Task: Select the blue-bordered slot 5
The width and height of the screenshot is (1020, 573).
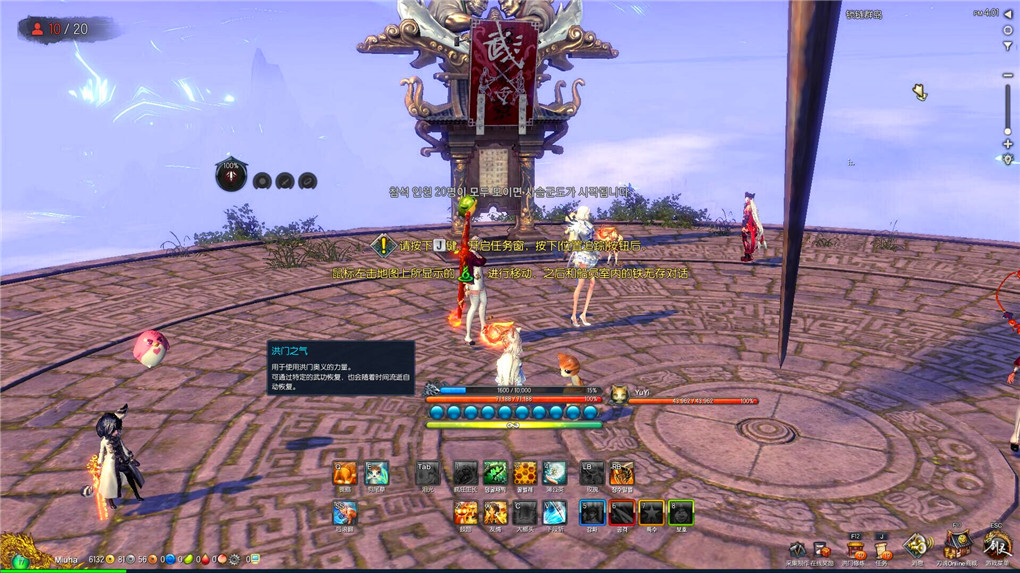Action: point(592,514)
